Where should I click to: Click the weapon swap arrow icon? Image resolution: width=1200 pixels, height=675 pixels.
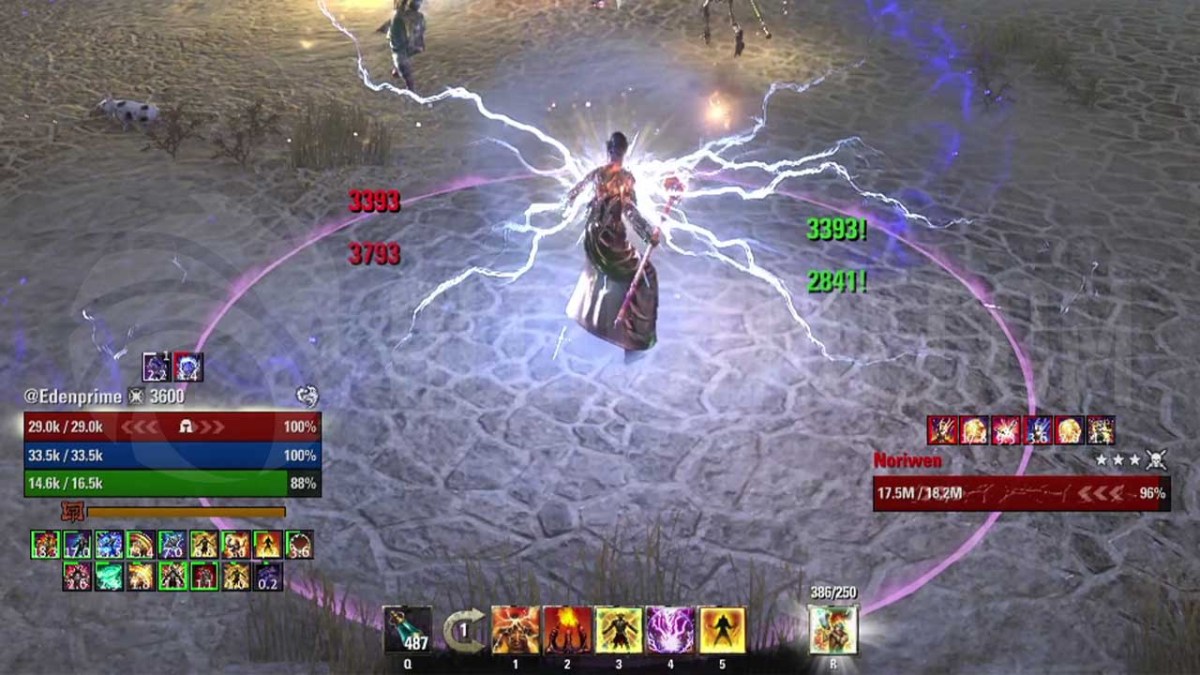point(464,631)
